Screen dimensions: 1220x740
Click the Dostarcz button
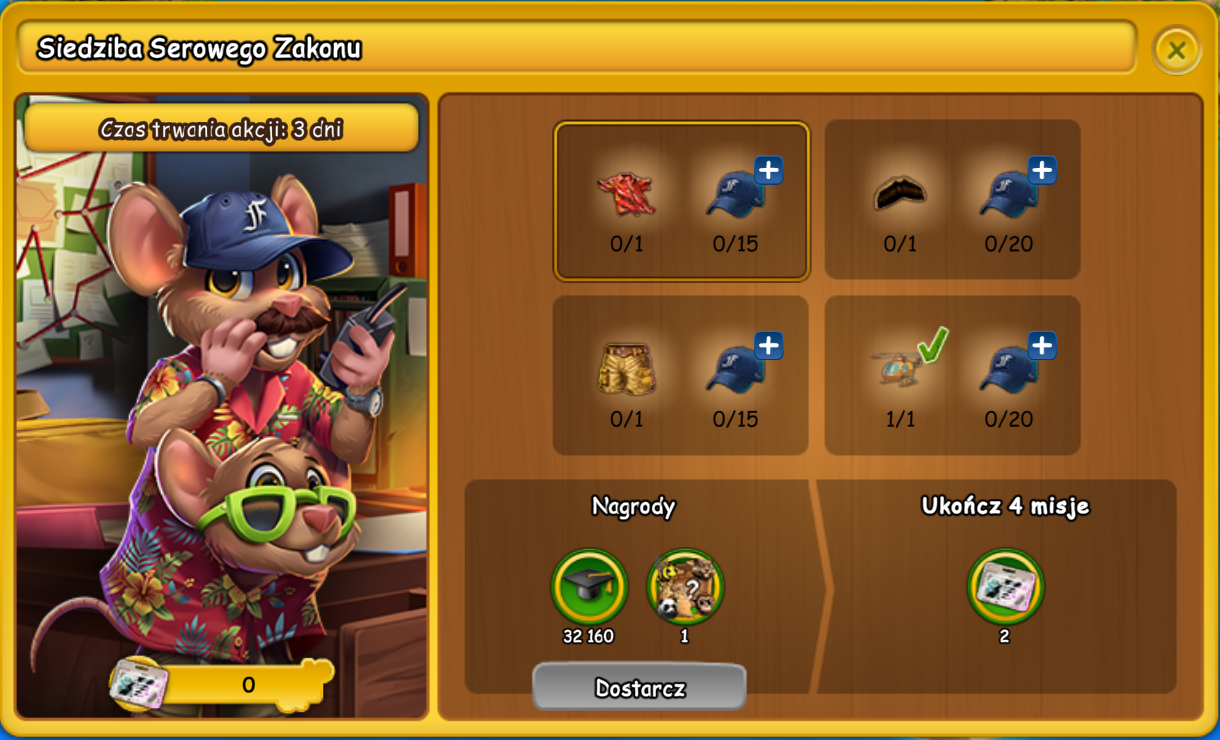pyautogui.click(x=639, y=688)
